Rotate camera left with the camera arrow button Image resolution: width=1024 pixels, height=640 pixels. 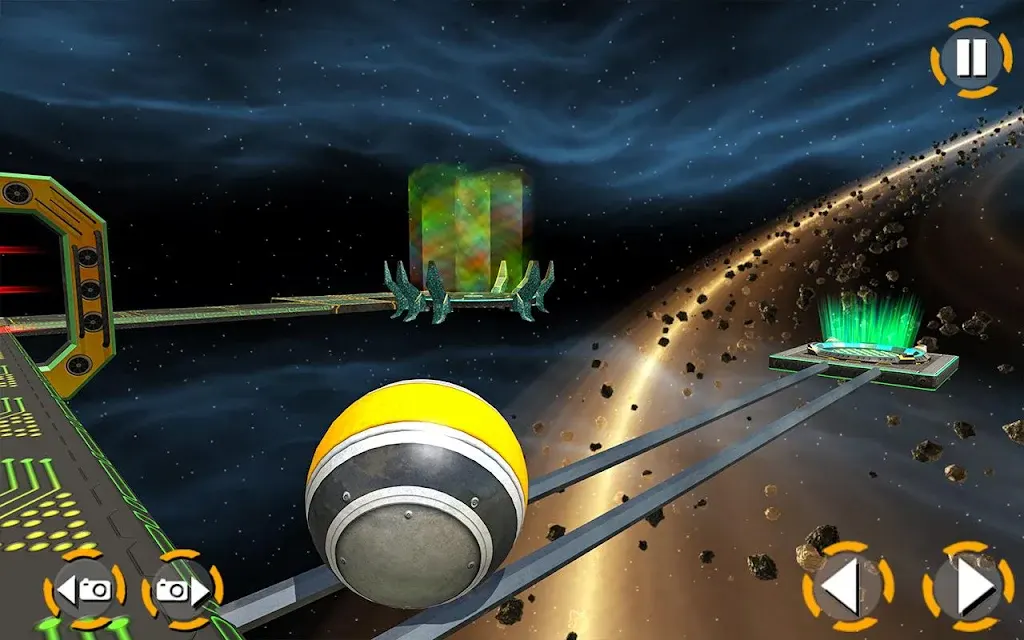(84, 590)
